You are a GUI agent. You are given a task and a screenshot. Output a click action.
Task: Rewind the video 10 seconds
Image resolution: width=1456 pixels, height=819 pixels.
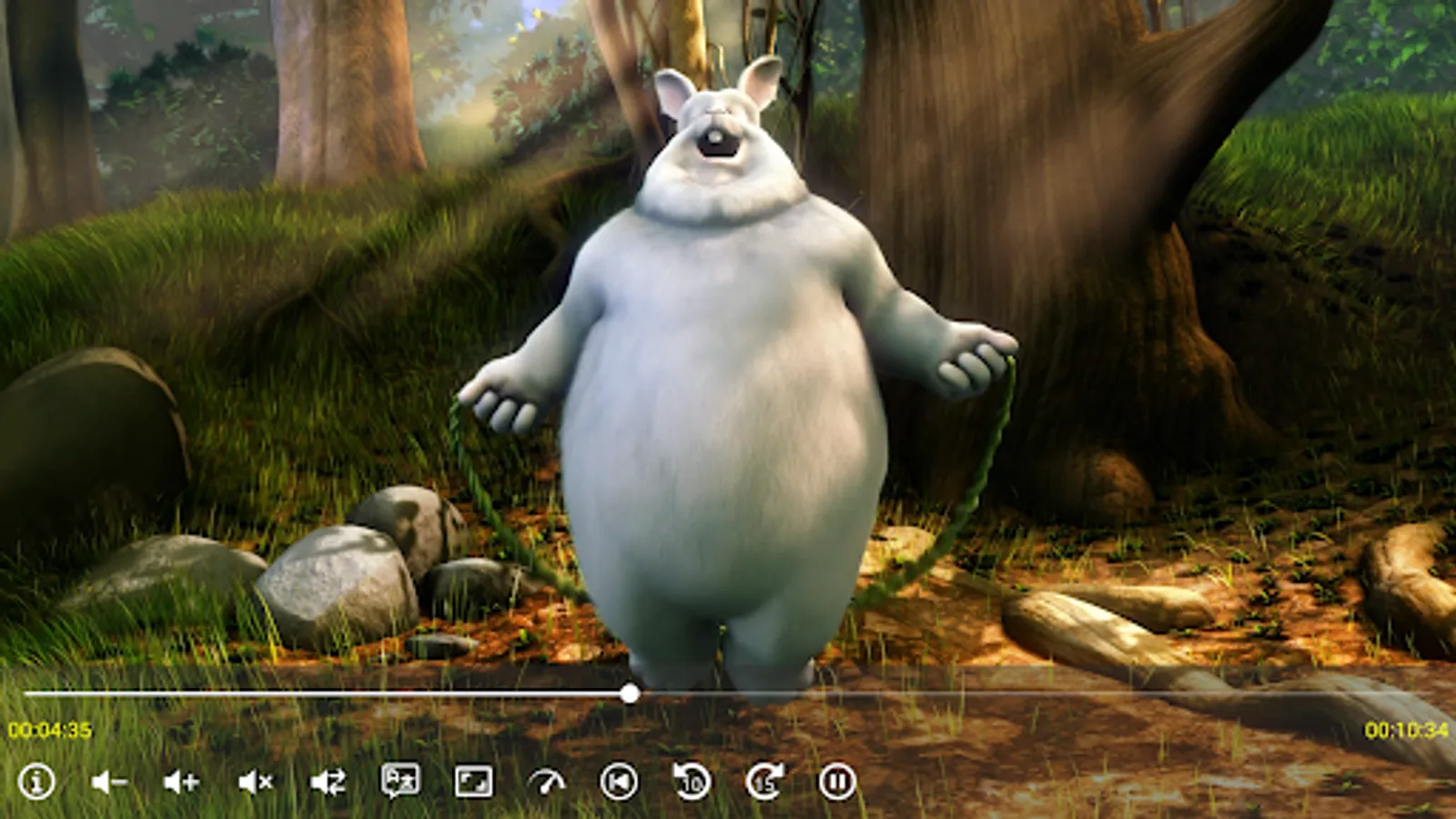click(692, 781)
